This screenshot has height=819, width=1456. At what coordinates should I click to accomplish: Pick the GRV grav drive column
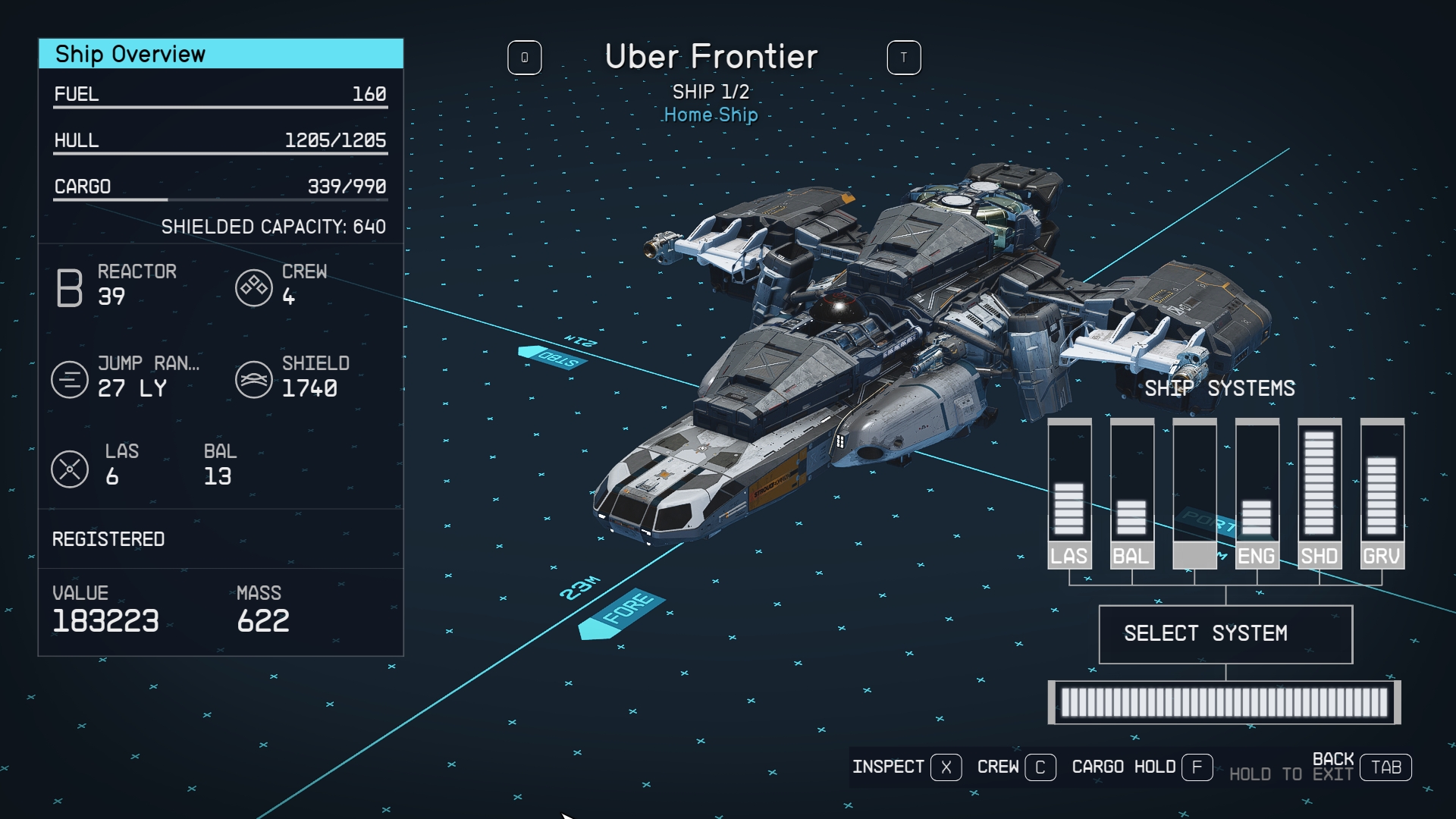pos(1382,494)
